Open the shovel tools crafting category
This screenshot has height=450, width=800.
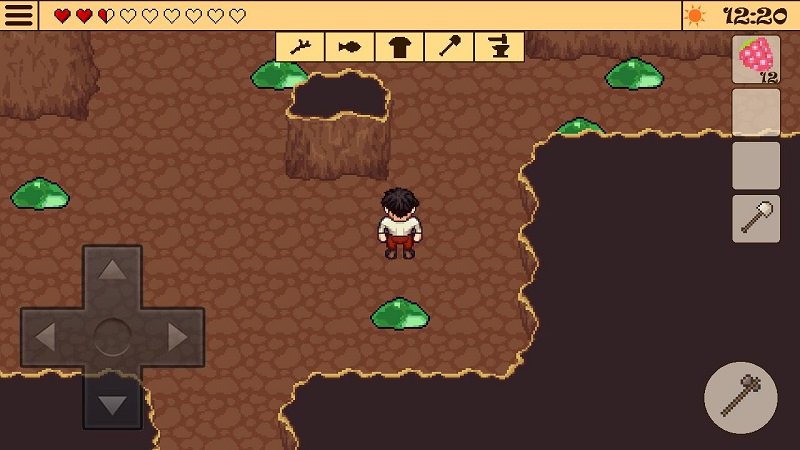point(449,46)
